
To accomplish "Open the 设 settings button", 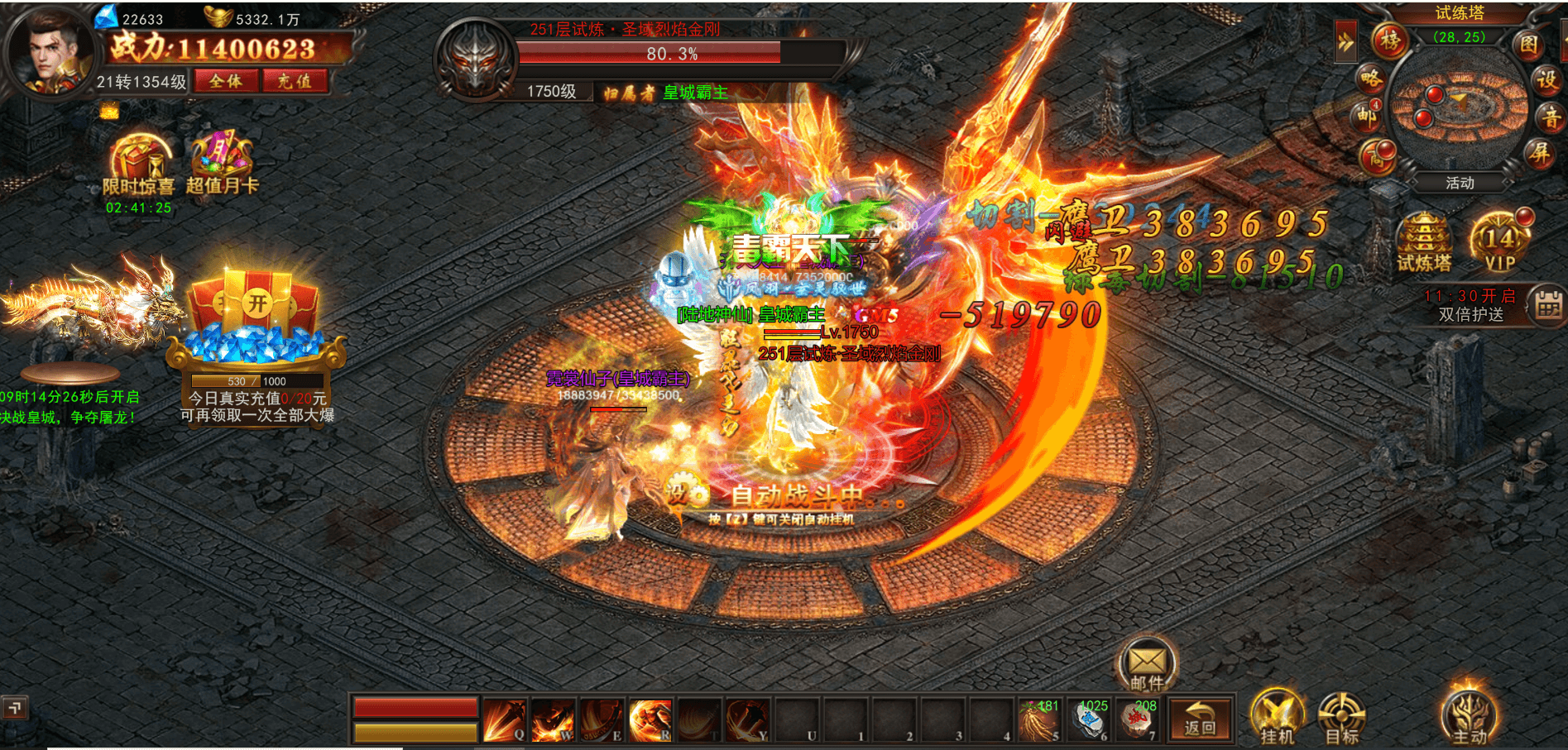I will pos(1547,80).
